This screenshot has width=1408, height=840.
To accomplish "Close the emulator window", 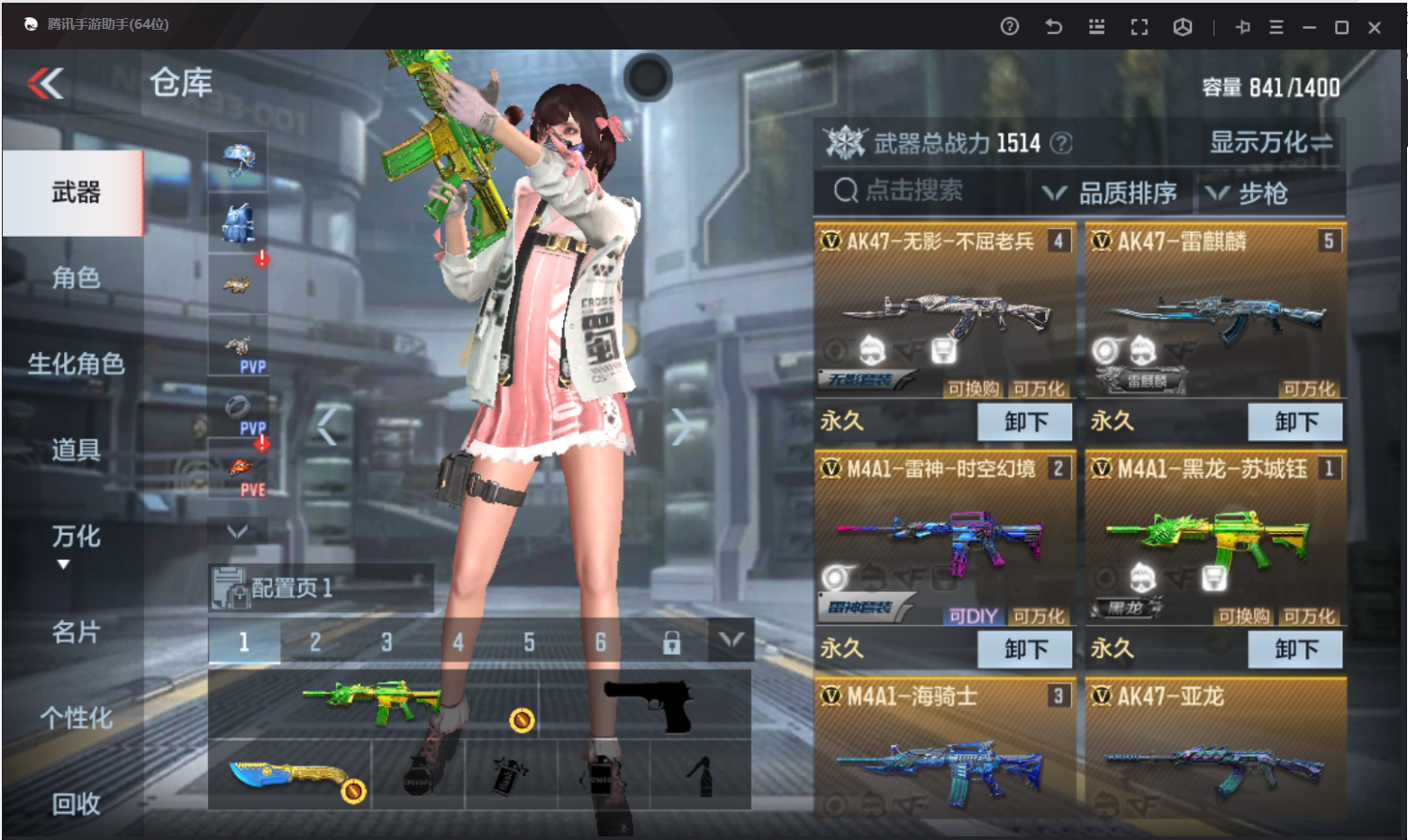I will 1375,28.
